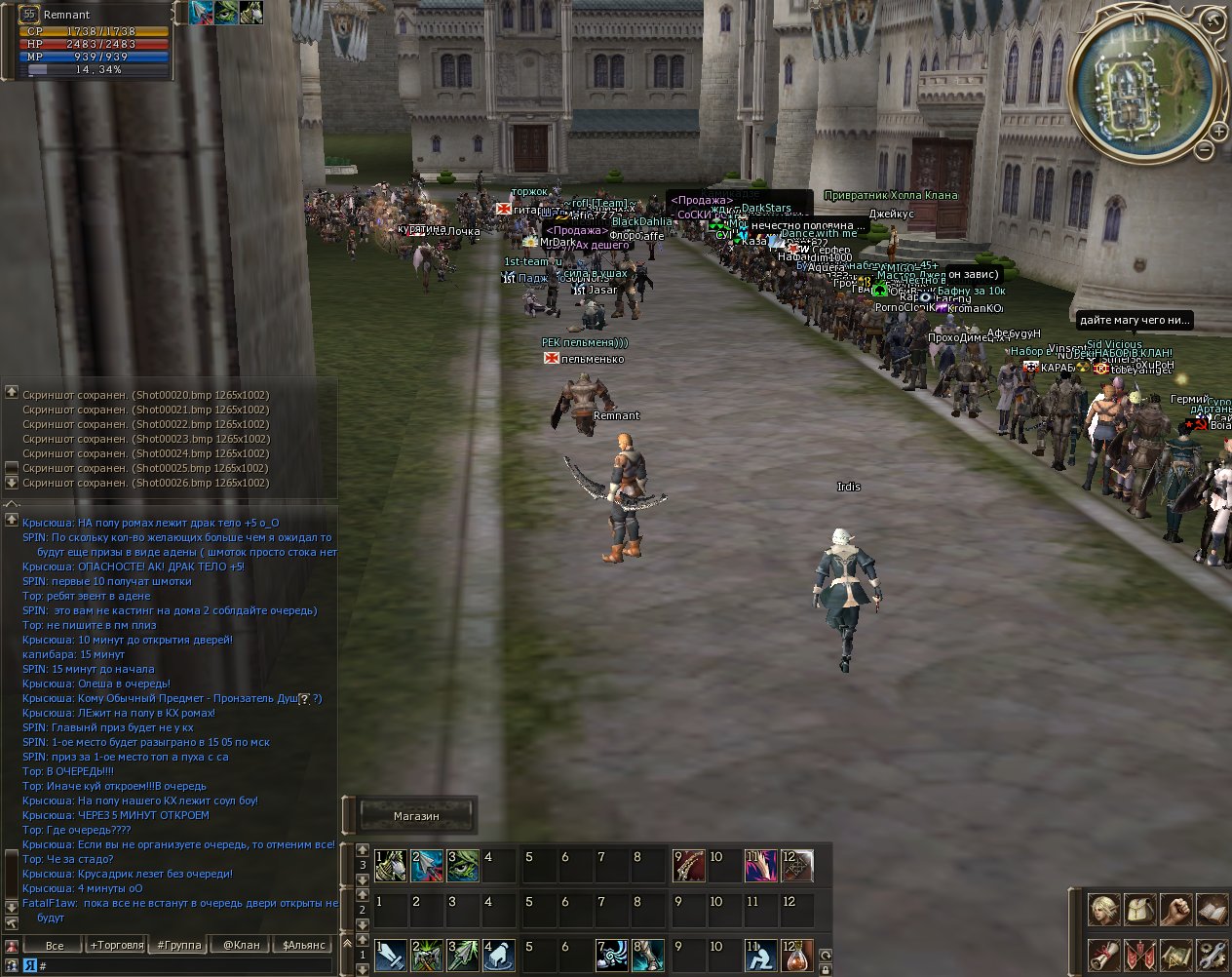Click the circular minimap
This screenshot has width=1232, height=977.
click(1142, 85)
